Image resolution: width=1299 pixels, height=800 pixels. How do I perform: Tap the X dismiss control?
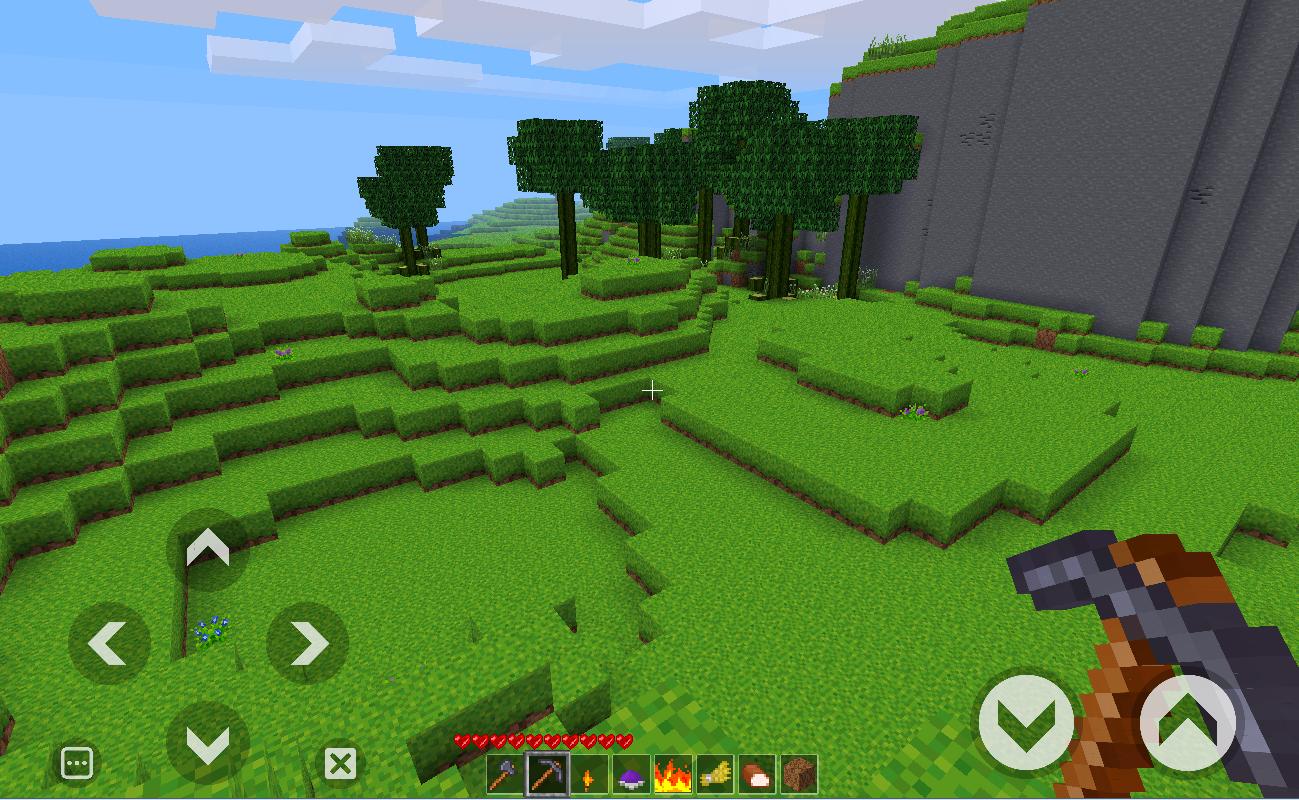point(341,764)
